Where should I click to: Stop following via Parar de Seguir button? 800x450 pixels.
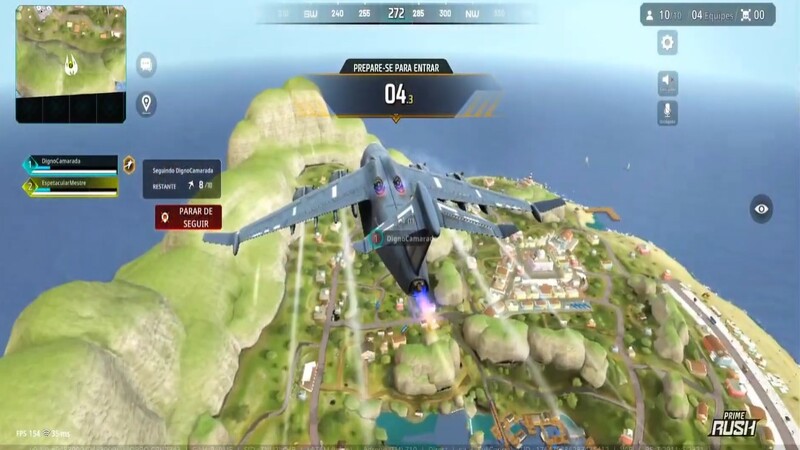pos(188,217)
